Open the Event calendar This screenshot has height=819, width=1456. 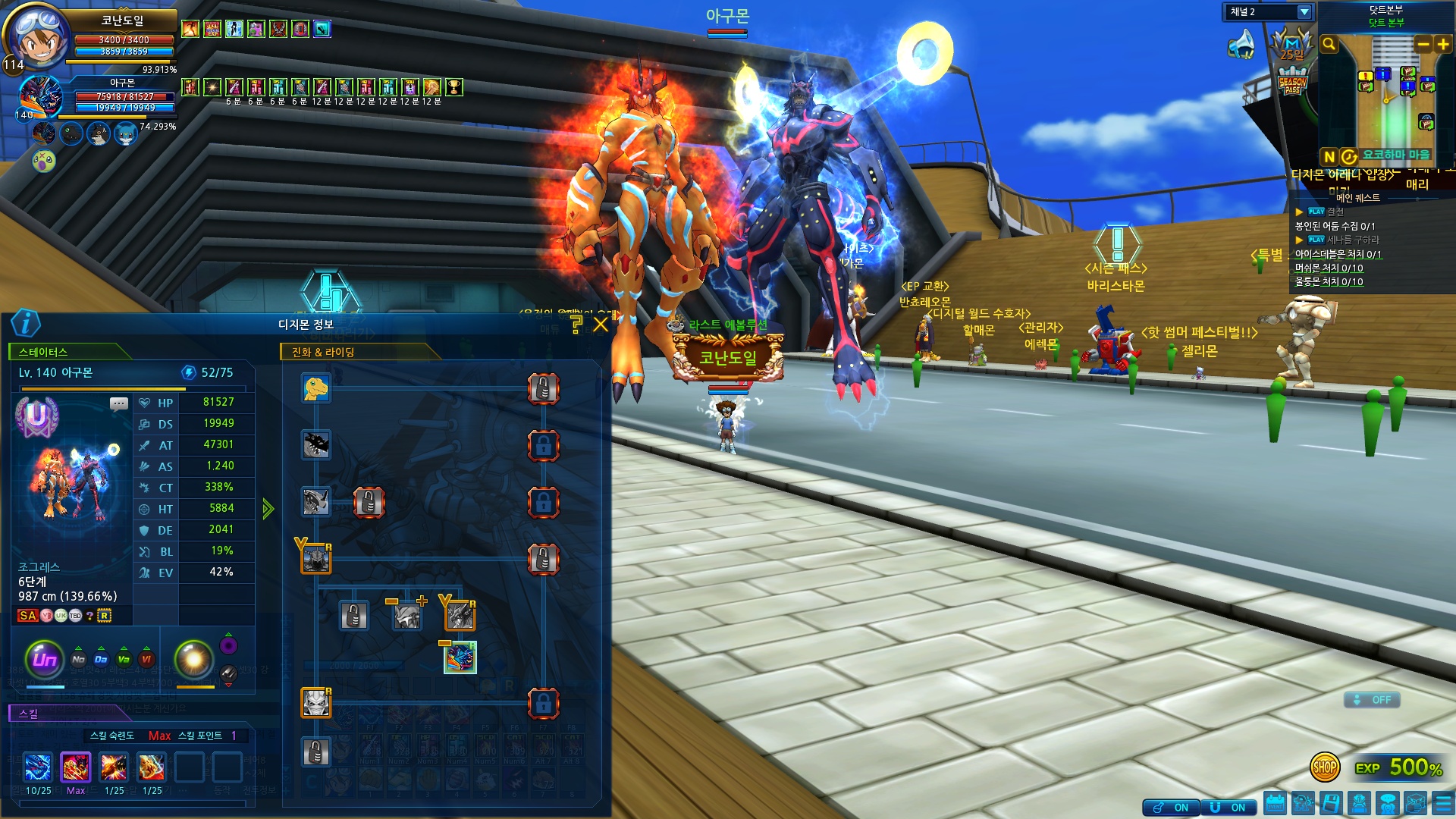point(1275,803)
